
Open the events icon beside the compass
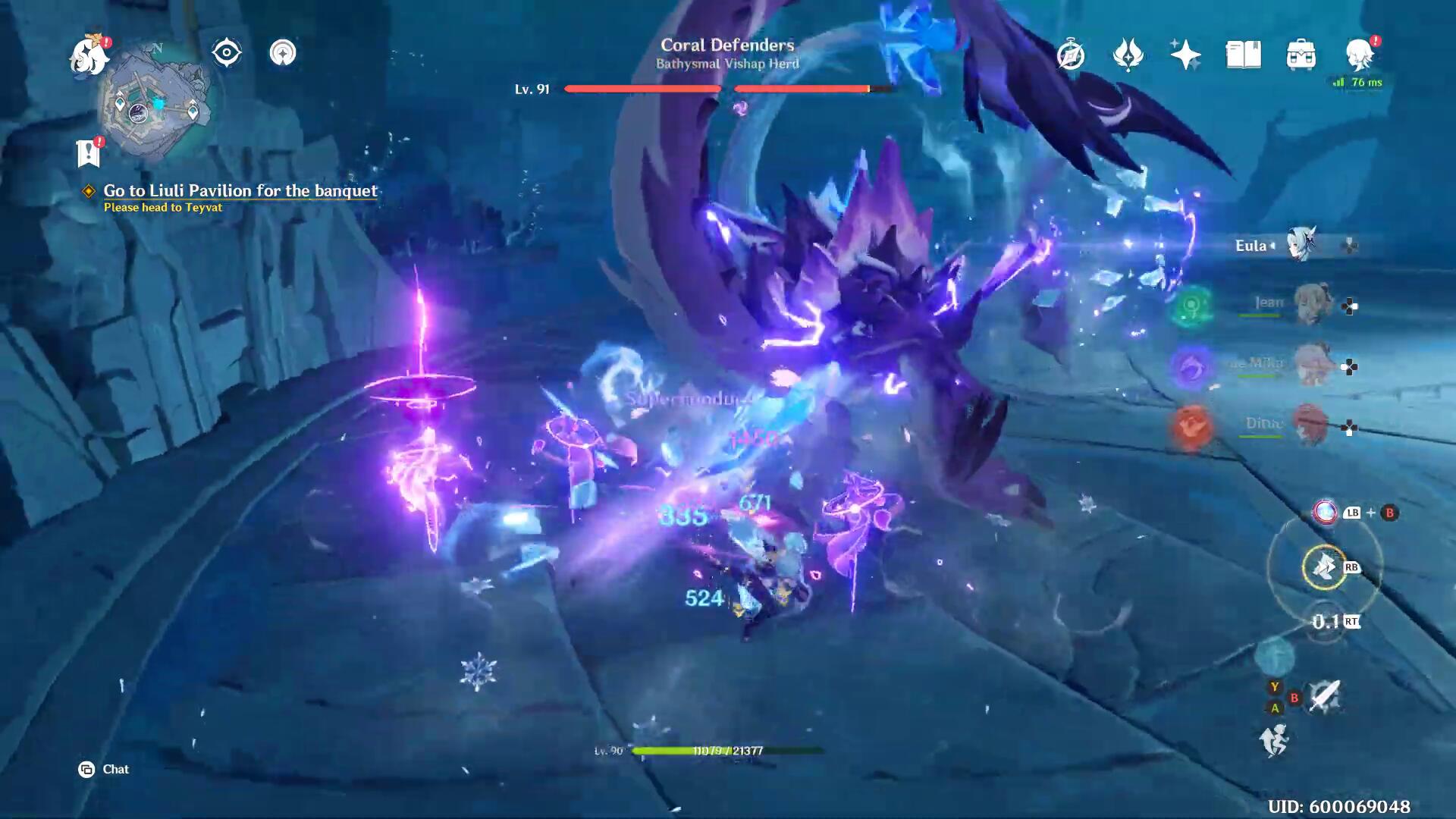click(x=1128, y=55)
